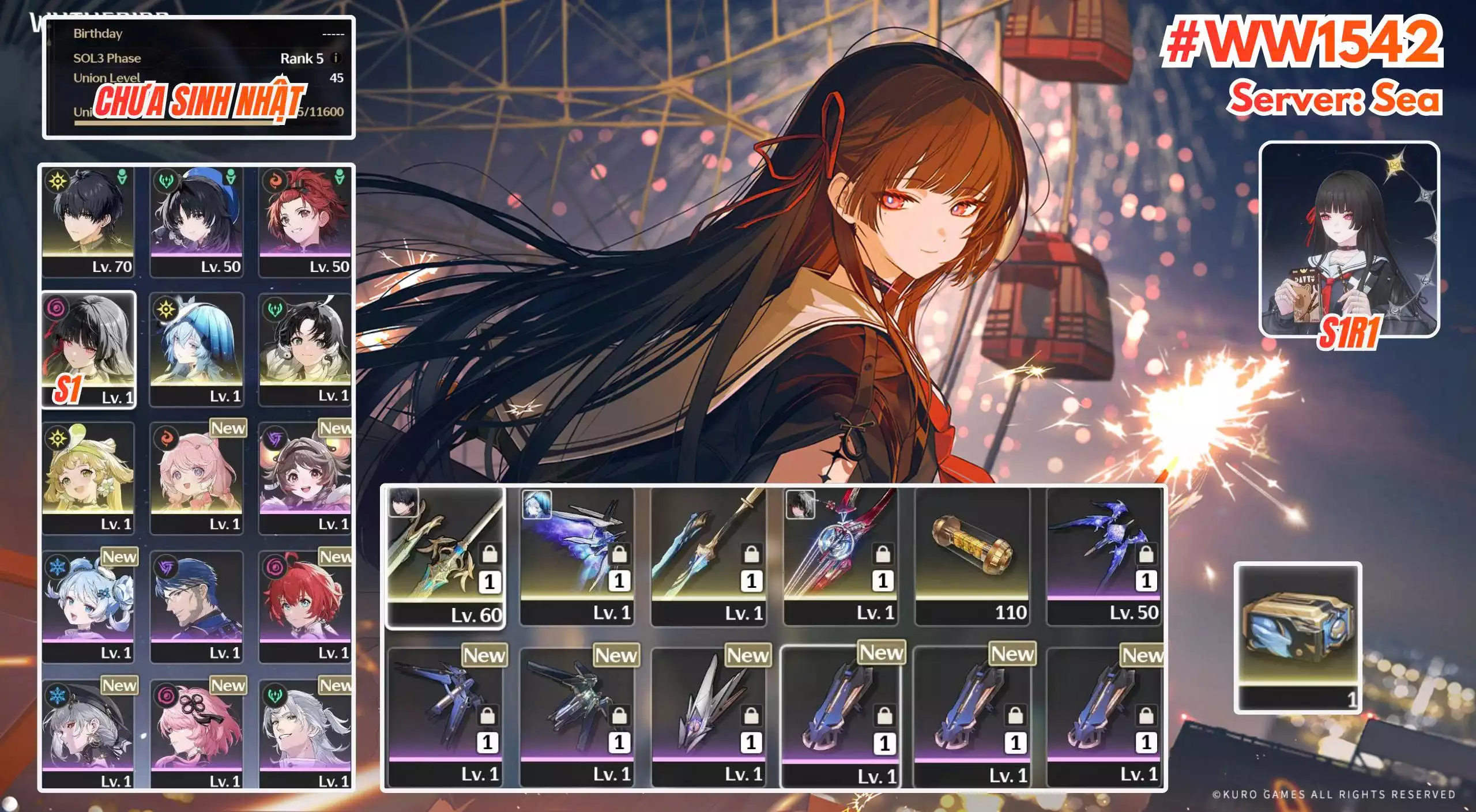This screenshot has height=812, width=1476.
Task: Toggle the lock on the blue Lv.1 sword
Action: (x=751, y=554)
